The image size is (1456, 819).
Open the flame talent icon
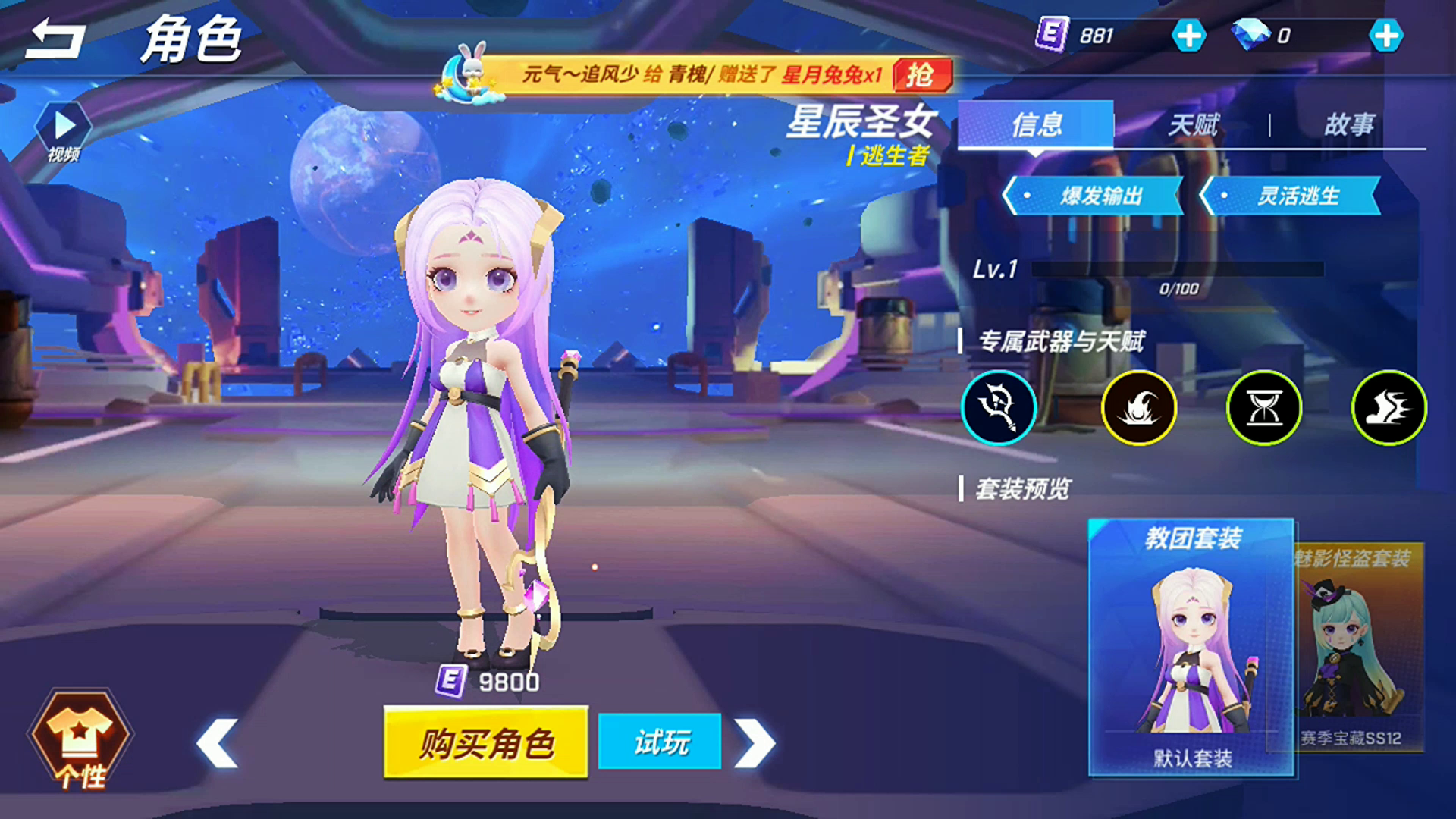[1138, 407]
